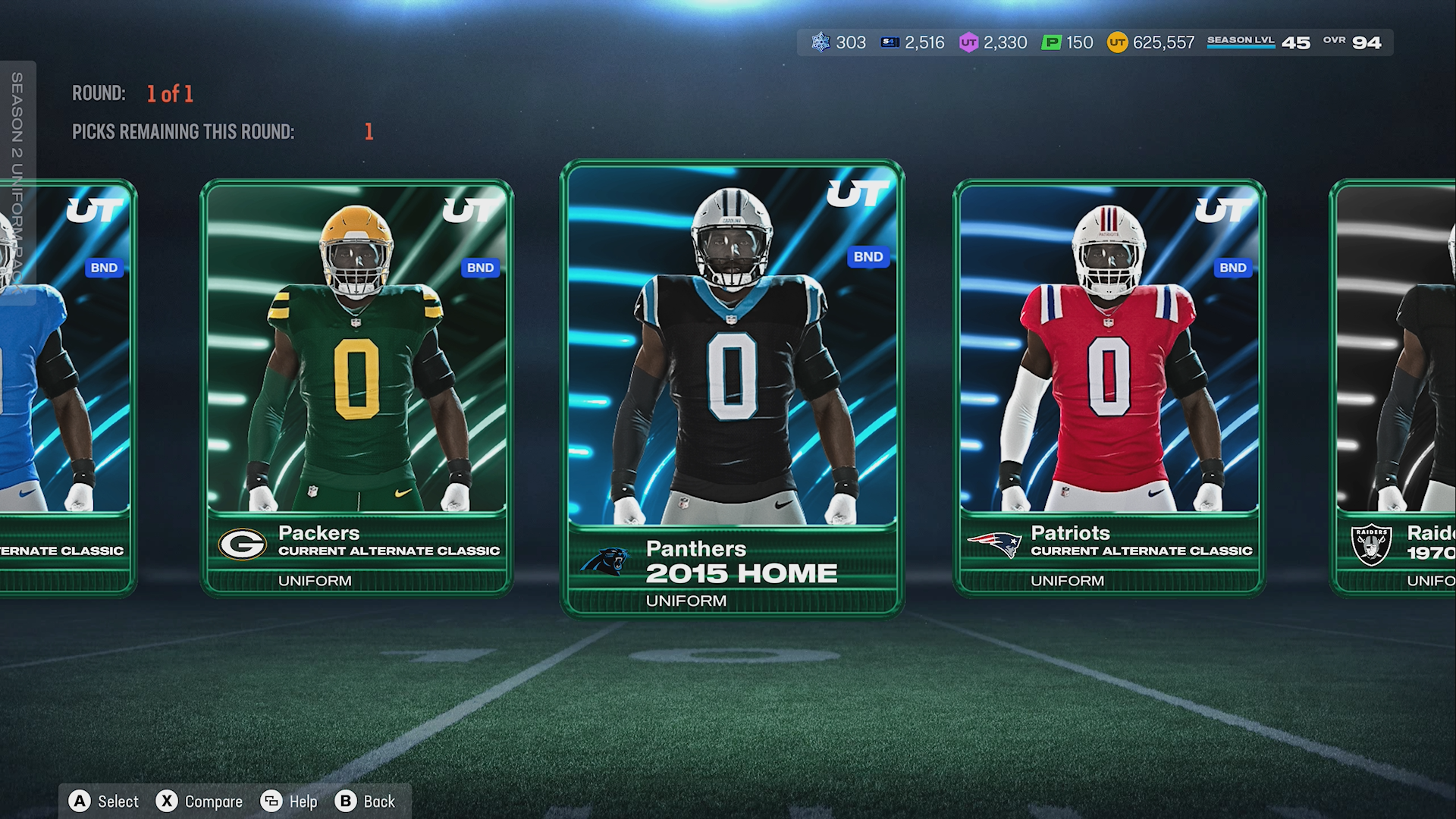Open the Season 2 Uniform Pack side tab

coord(17,182)
